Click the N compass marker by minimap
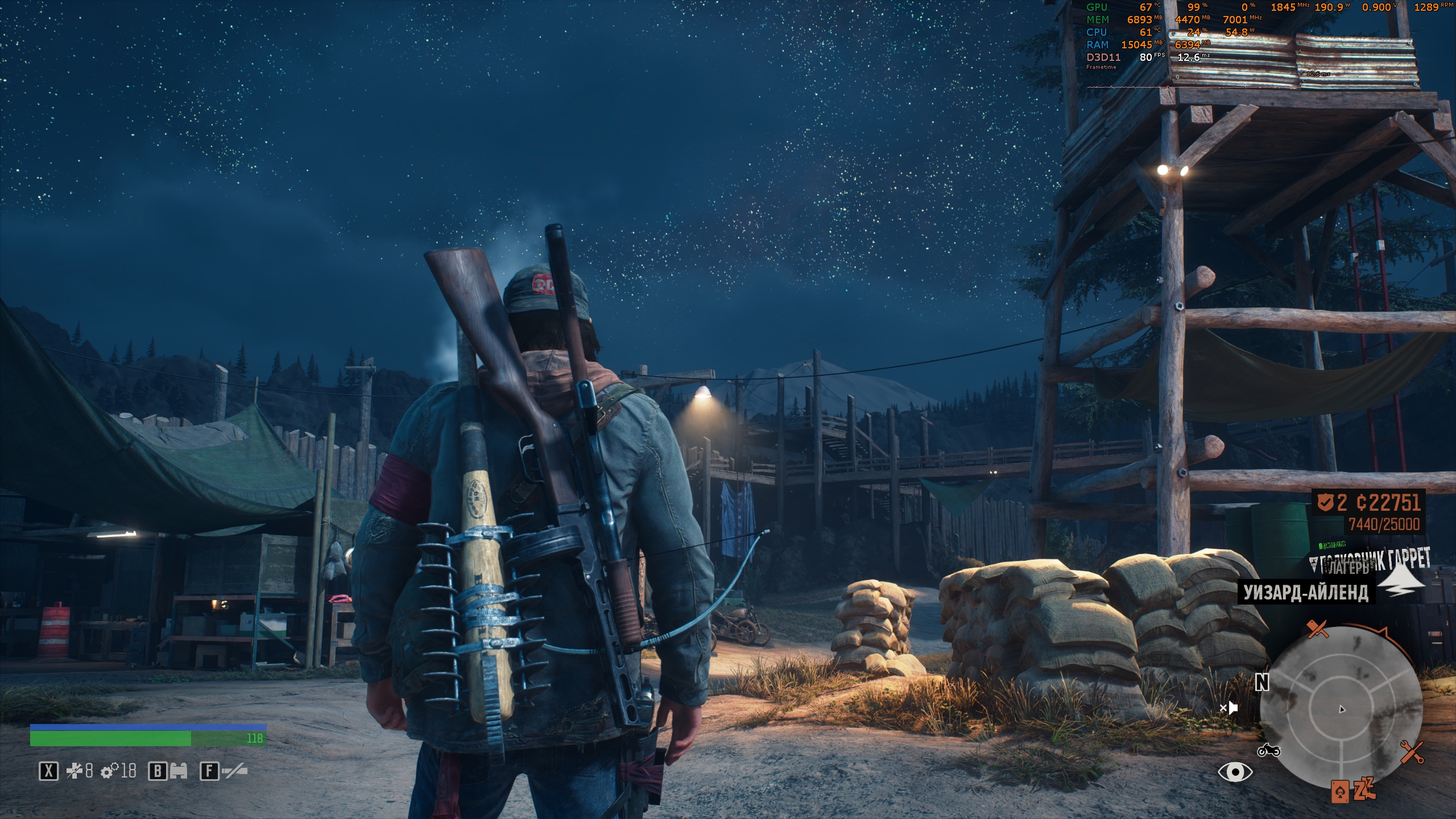The image size is (1456, 819). pyautogui.click(x=1261, y=682)
